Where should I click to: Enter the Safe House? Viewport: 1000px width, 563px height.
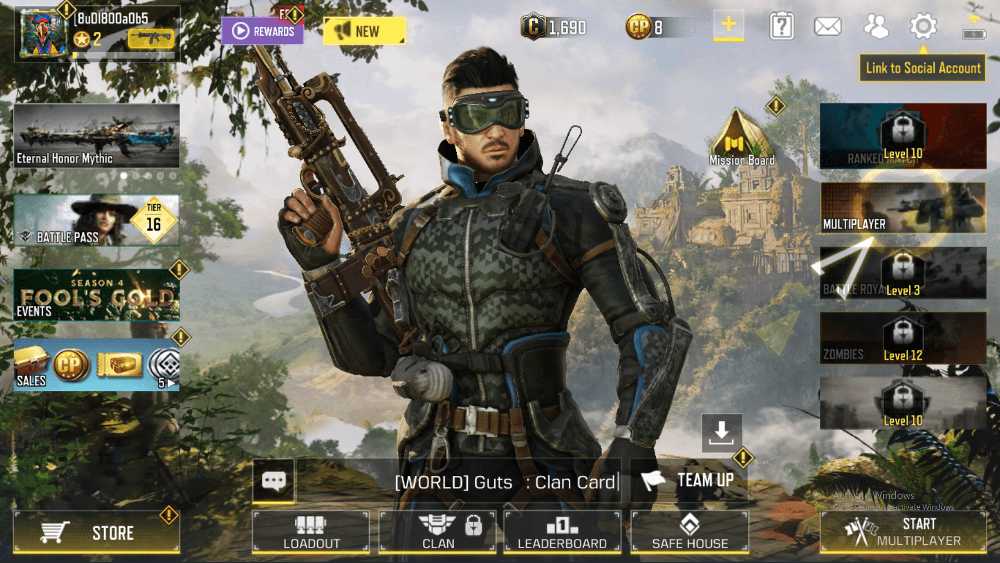(689, 532)
